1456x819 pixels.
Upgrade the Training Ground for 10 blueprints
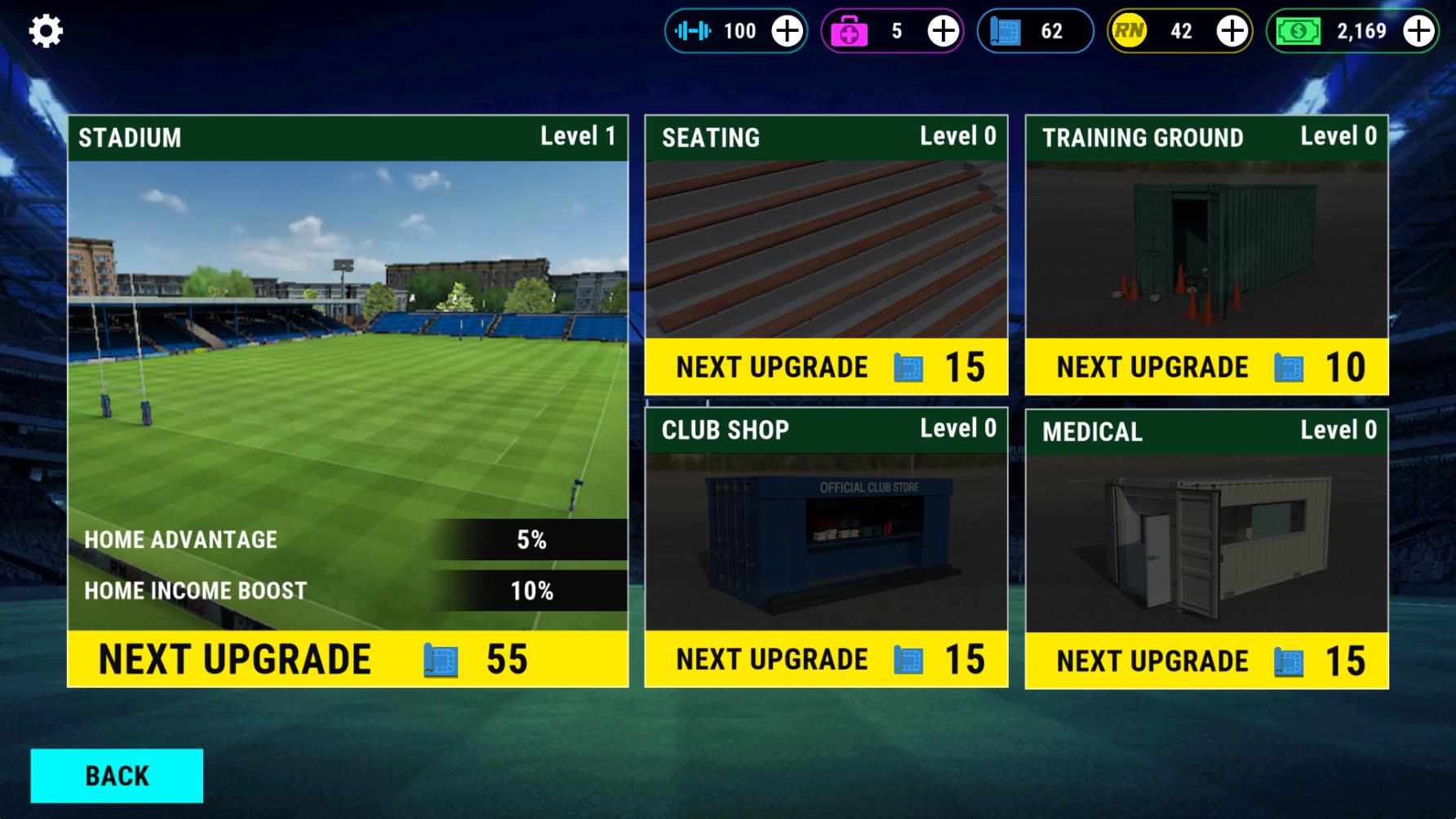pyautogui.click(x=1206, y=367)
